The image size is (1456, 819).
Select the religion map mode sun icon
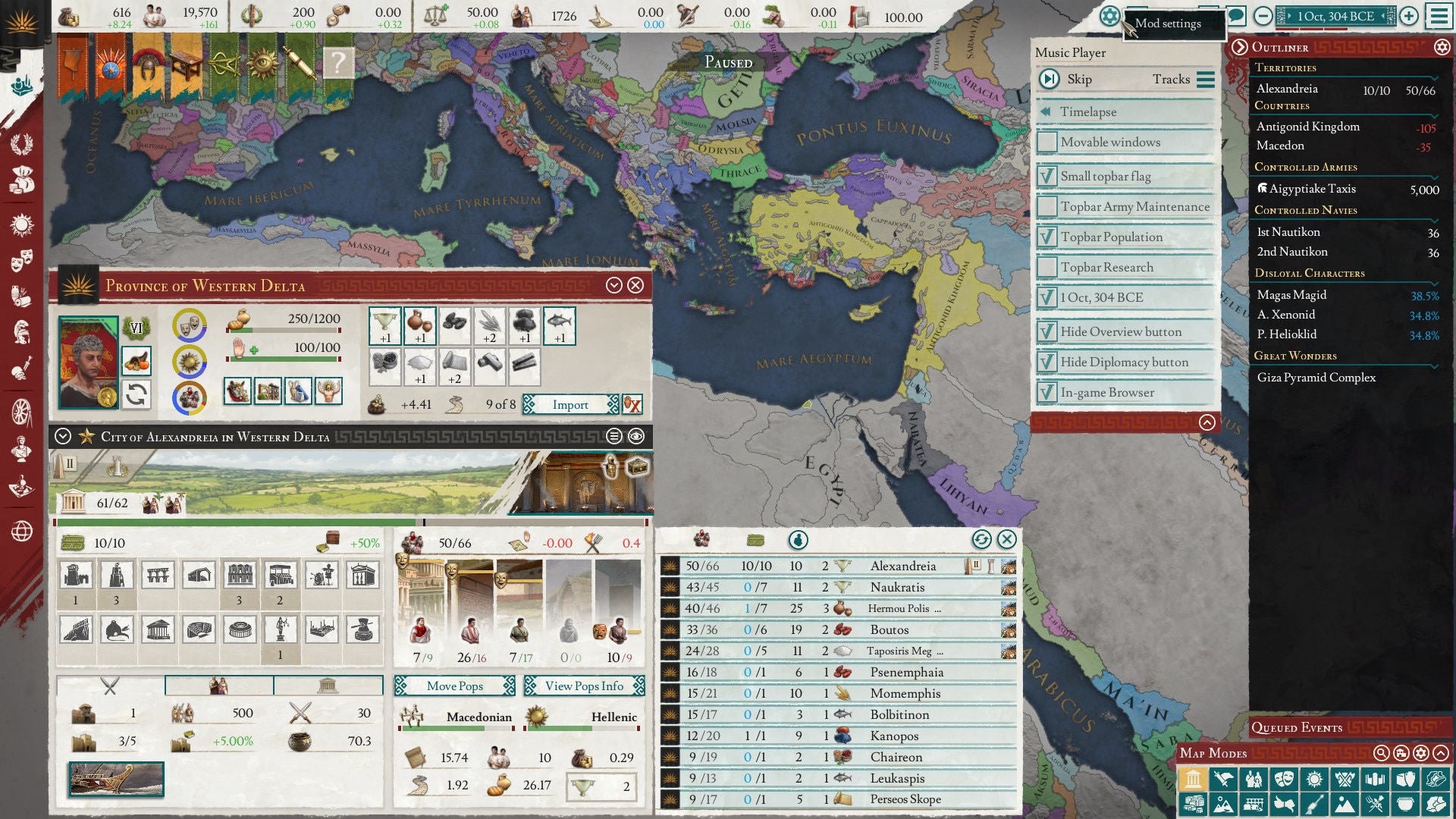[x=1314, y=779]
